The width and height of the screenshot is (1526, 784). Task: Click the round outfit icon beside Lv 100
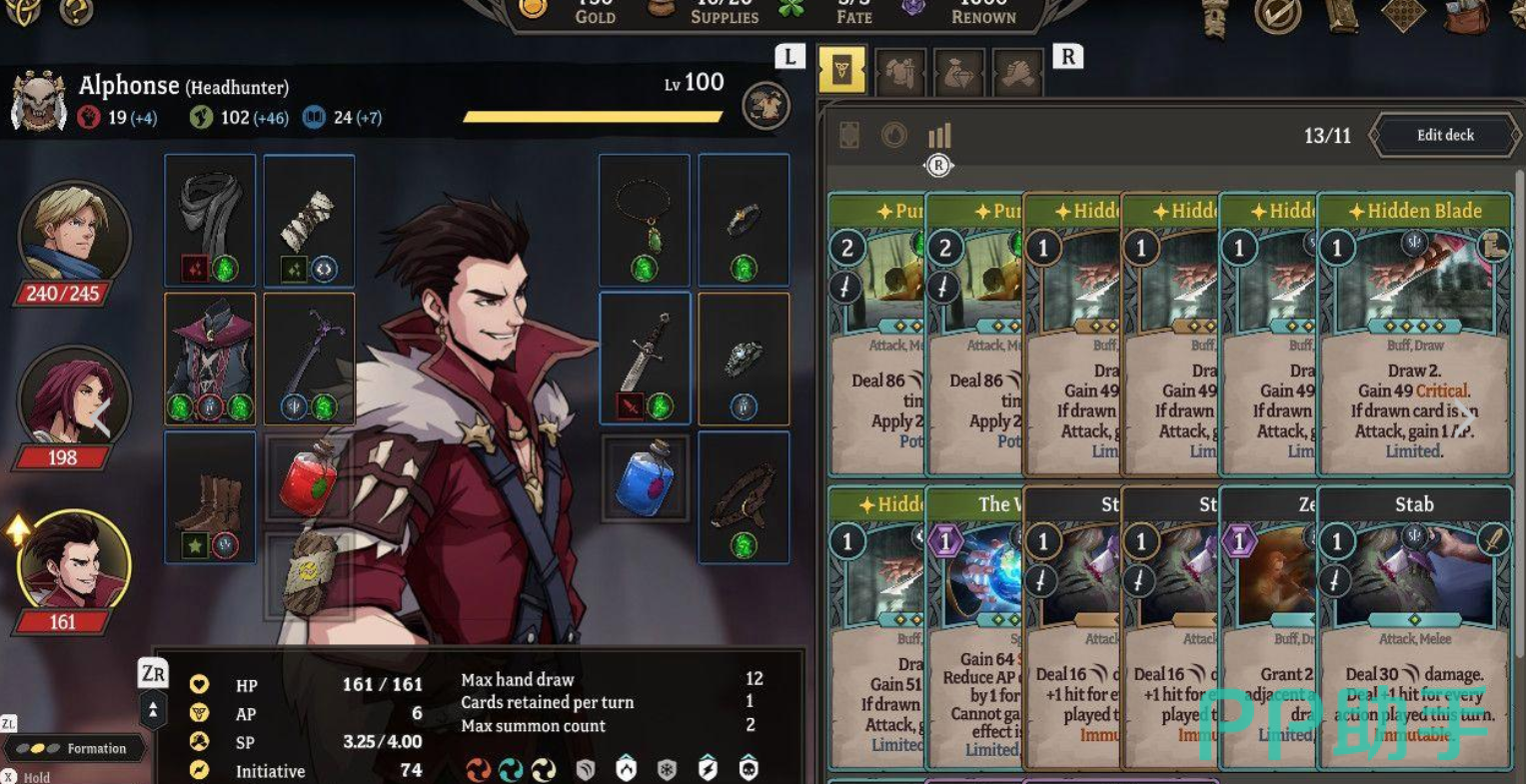(x=766, y=106)
